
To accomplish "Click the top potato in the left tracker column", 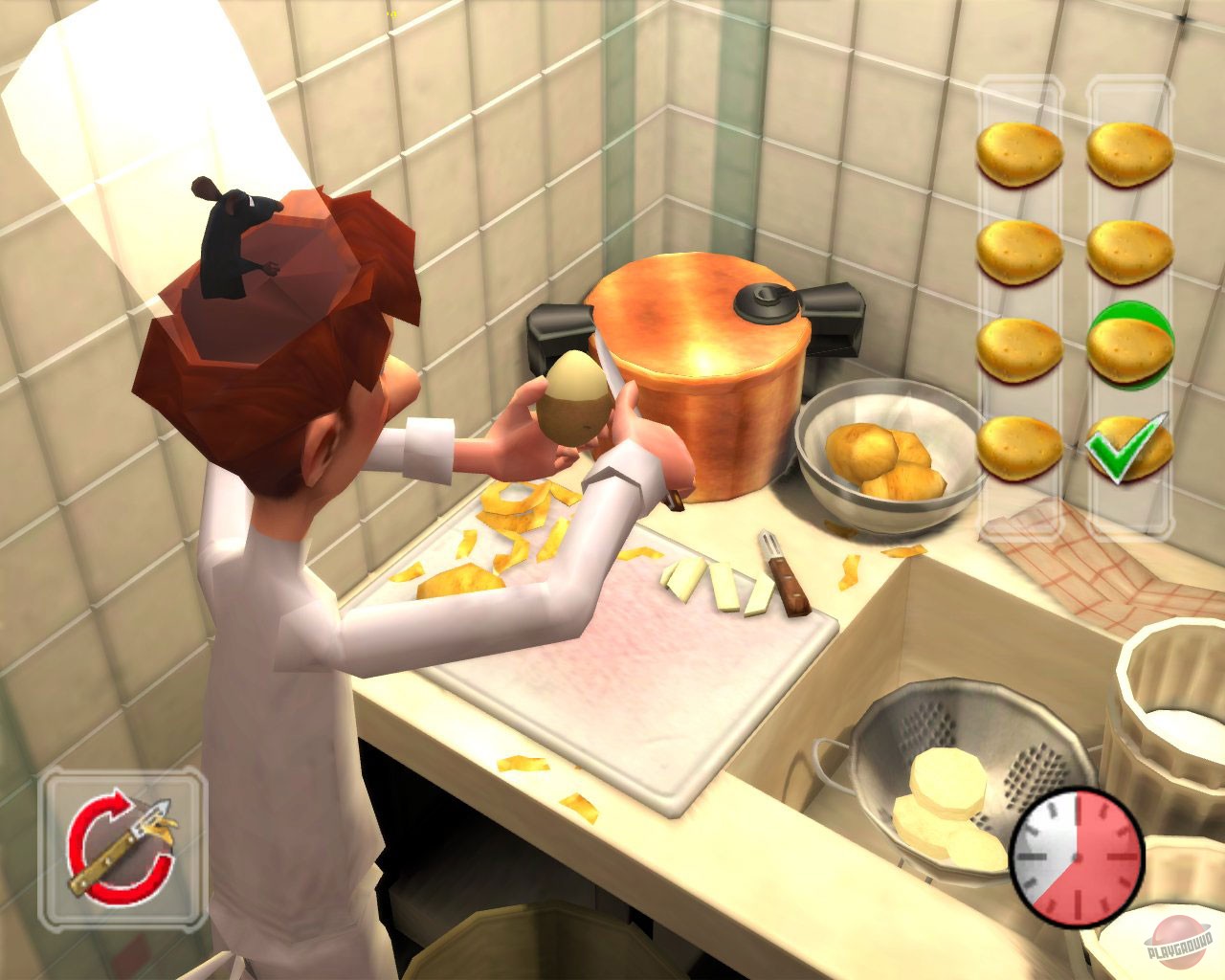I will click(1019, 153).
